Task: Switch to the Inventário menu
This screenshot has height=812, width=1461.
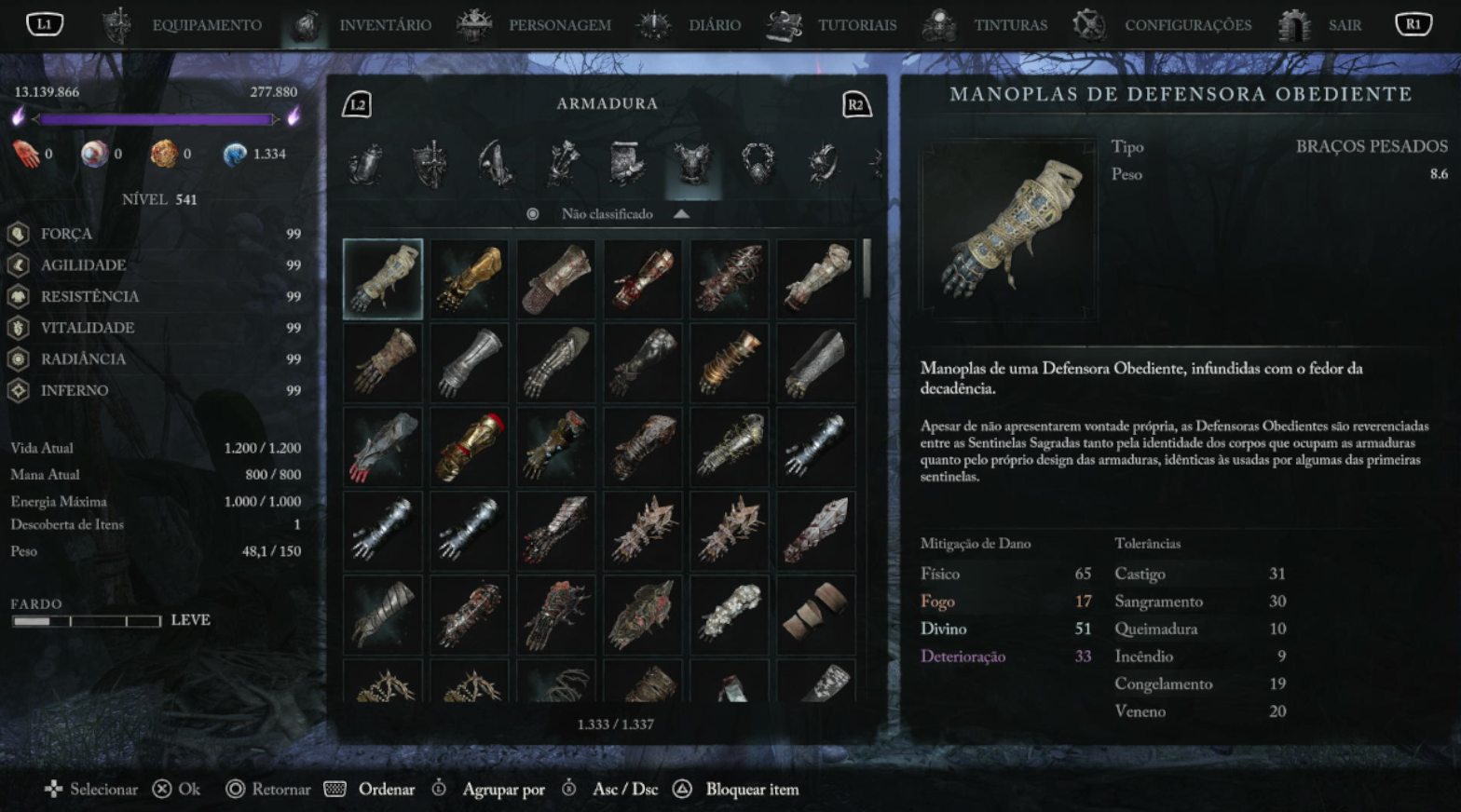Action: (384, 25)
